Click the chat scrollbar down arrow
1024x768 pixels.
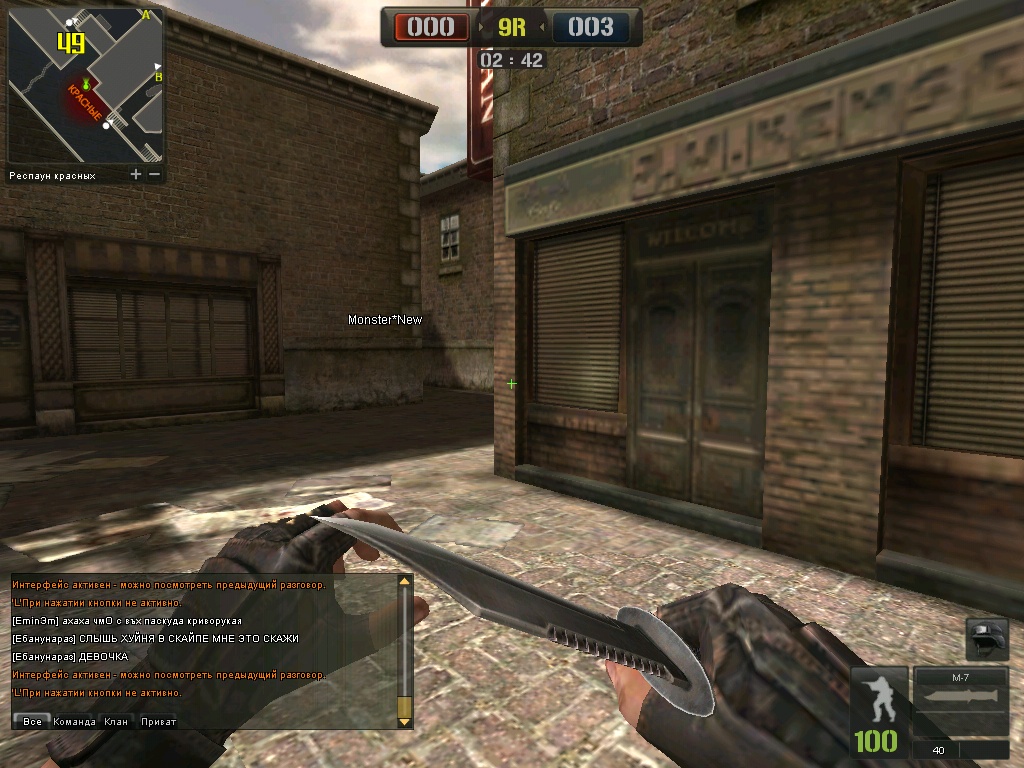pos(405,720)
